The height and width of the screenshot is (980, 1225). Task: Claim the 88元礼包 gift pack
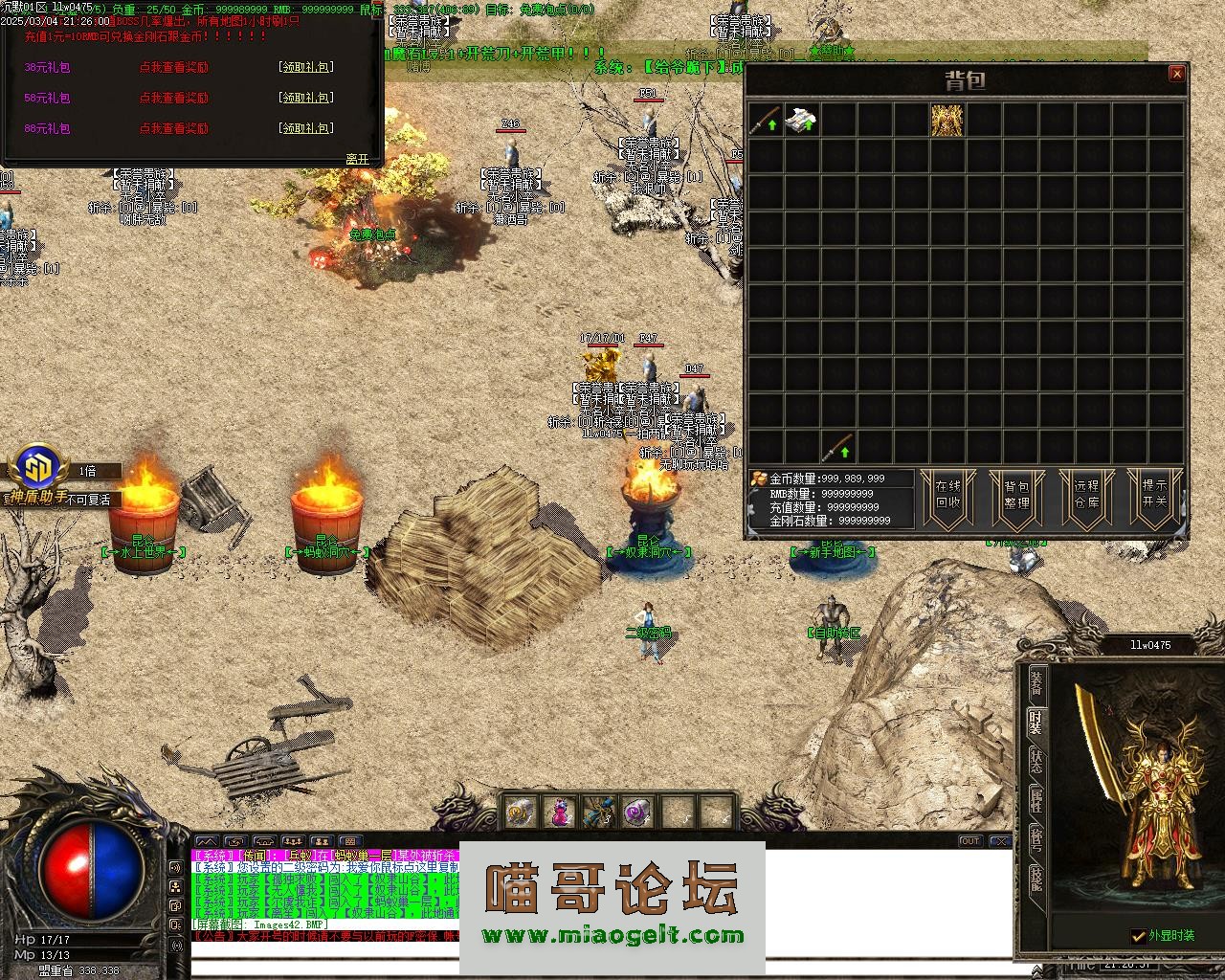tap(306, 128)
